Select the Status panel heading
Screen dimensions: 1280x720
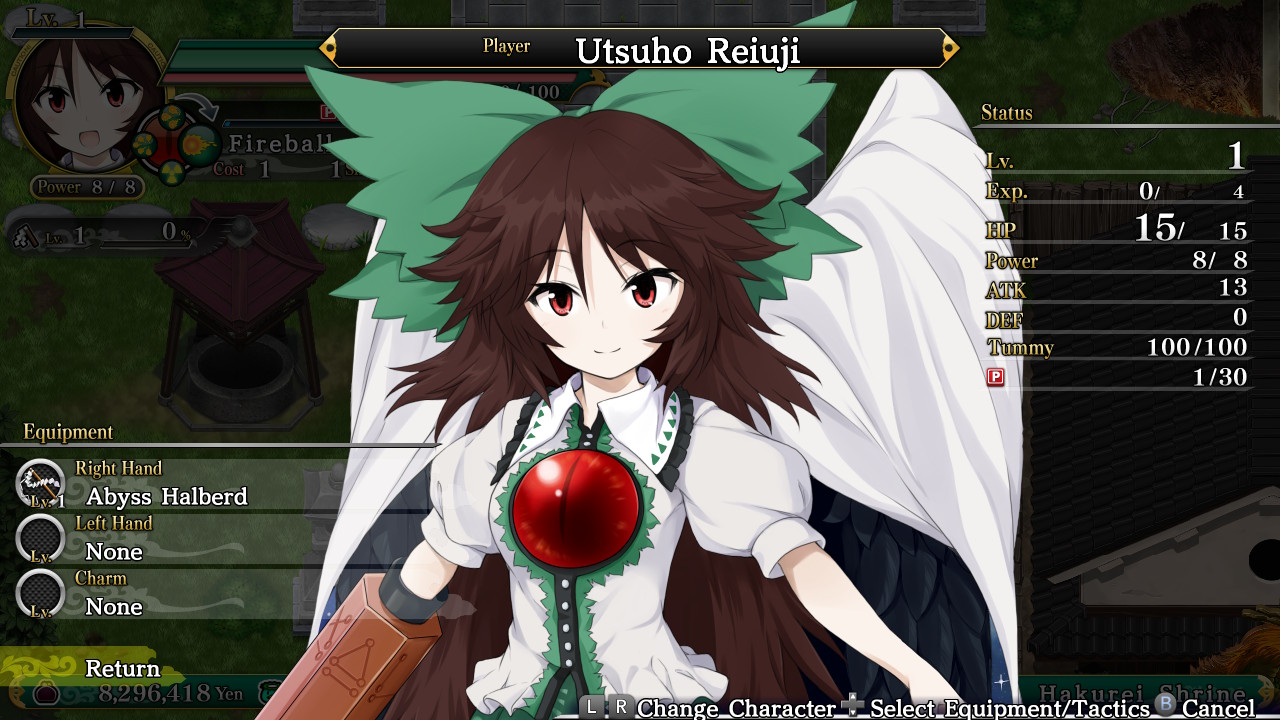(1009, 113)
